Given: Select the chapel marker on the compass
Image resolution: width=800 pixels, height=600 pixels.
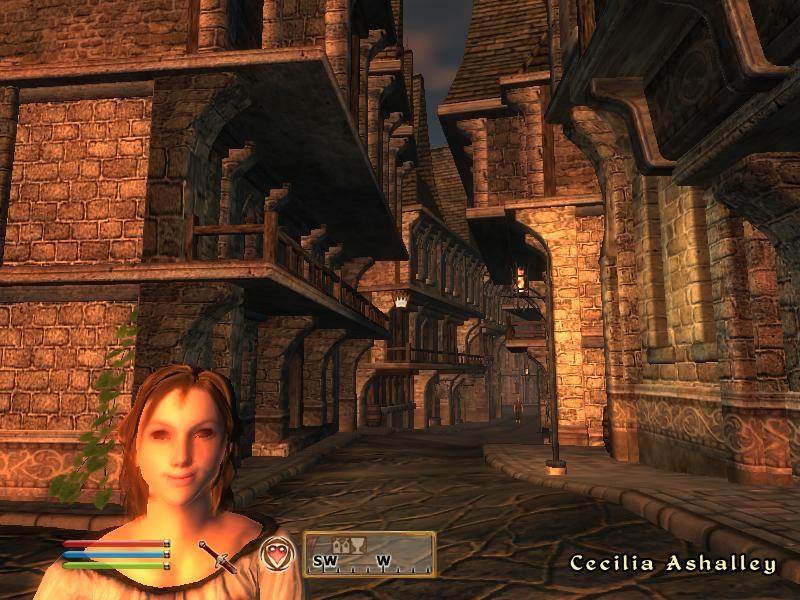Looking at the screenshot, I should click(340, 545).
